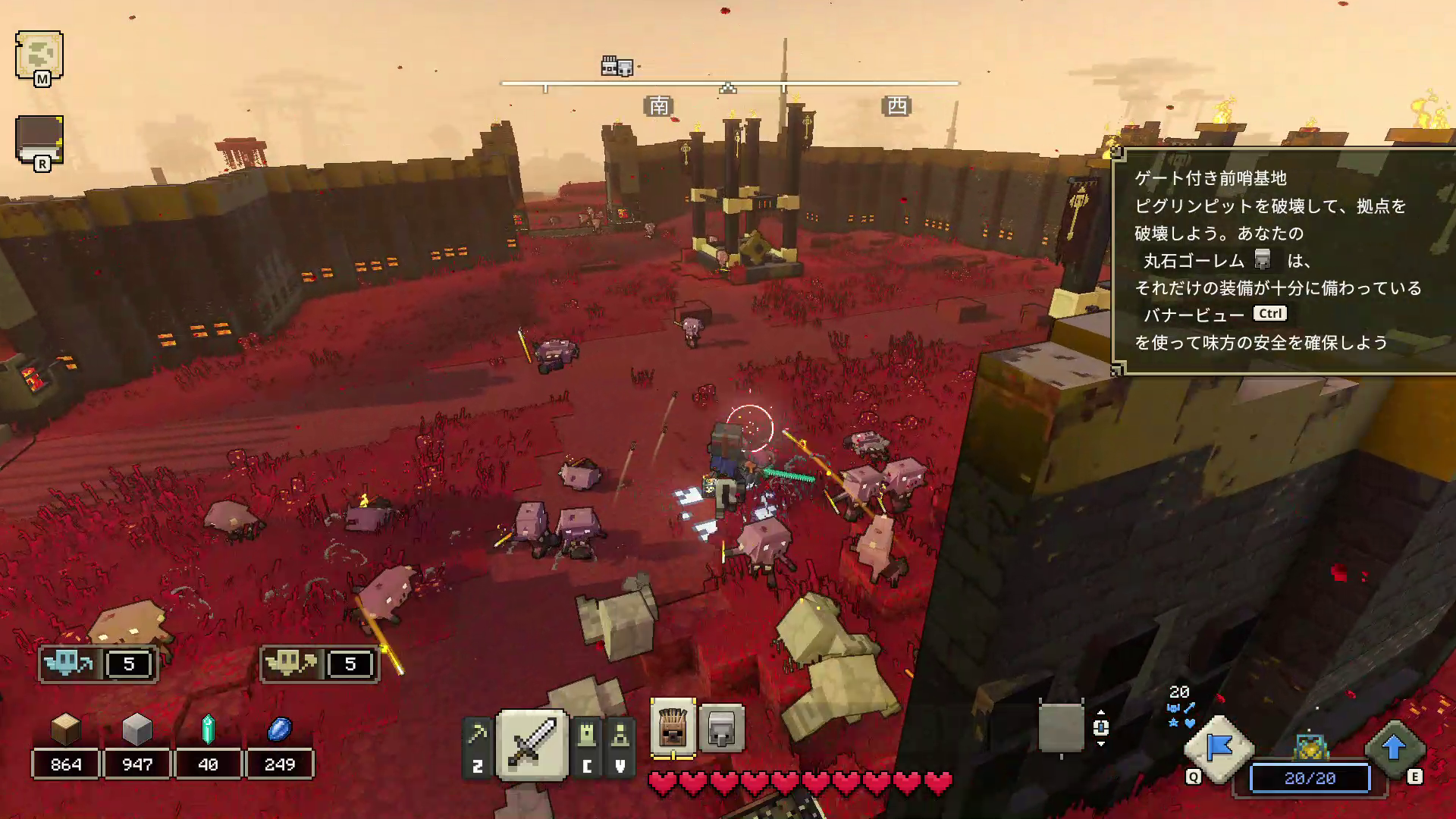1456x819 pixels.
Task: Click the gated outpost objective panel
Action: pyautogui.click(x=1283, y=260)
